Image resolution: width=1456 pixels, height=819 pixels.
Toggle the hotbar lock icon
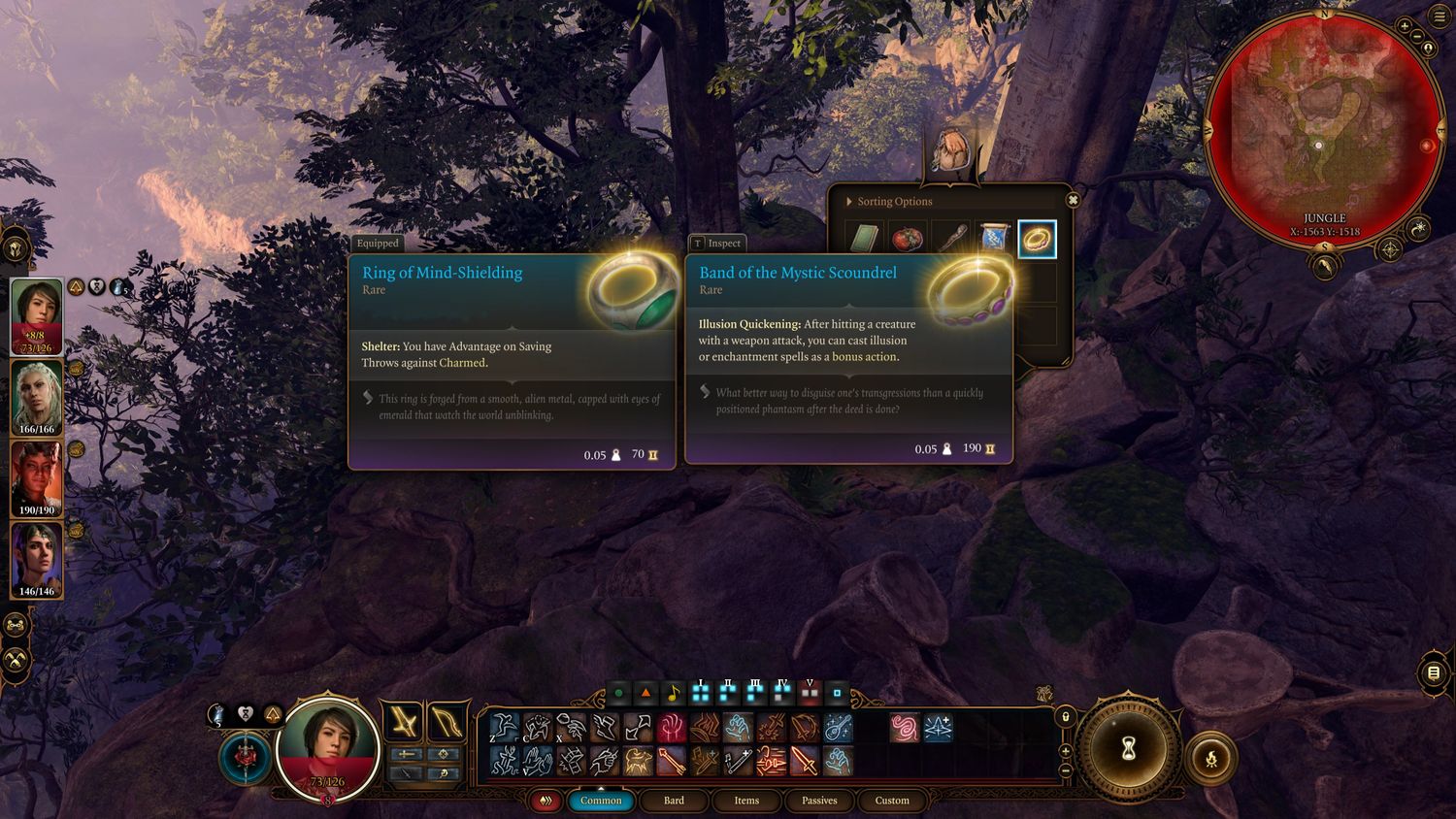[1065, 717]
